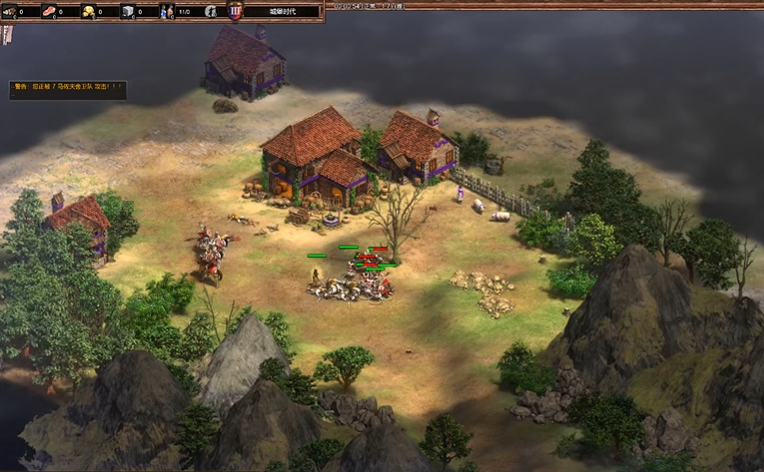Open the yellow attack warning message
The image size is (764, 472).
pyautogui.click(x=68, y=87)
